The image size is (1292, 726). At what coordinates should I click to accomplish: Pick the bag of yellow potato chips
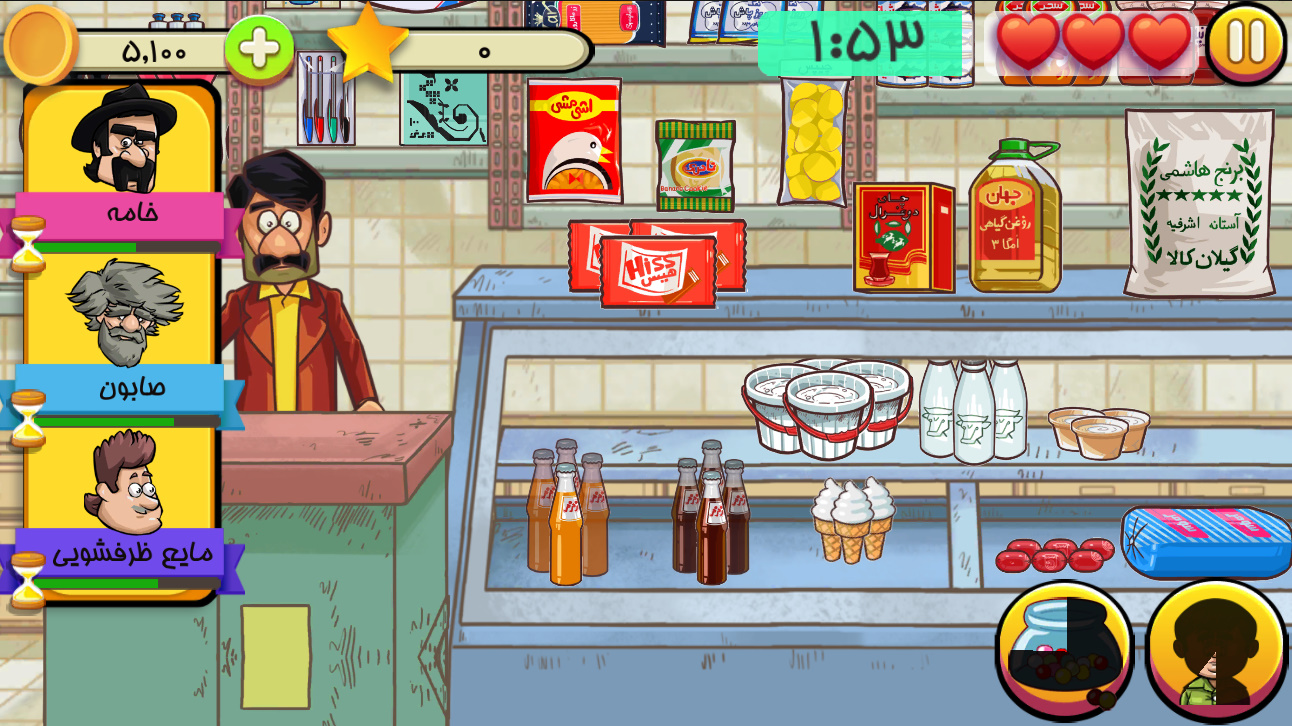tap(813, 140)
